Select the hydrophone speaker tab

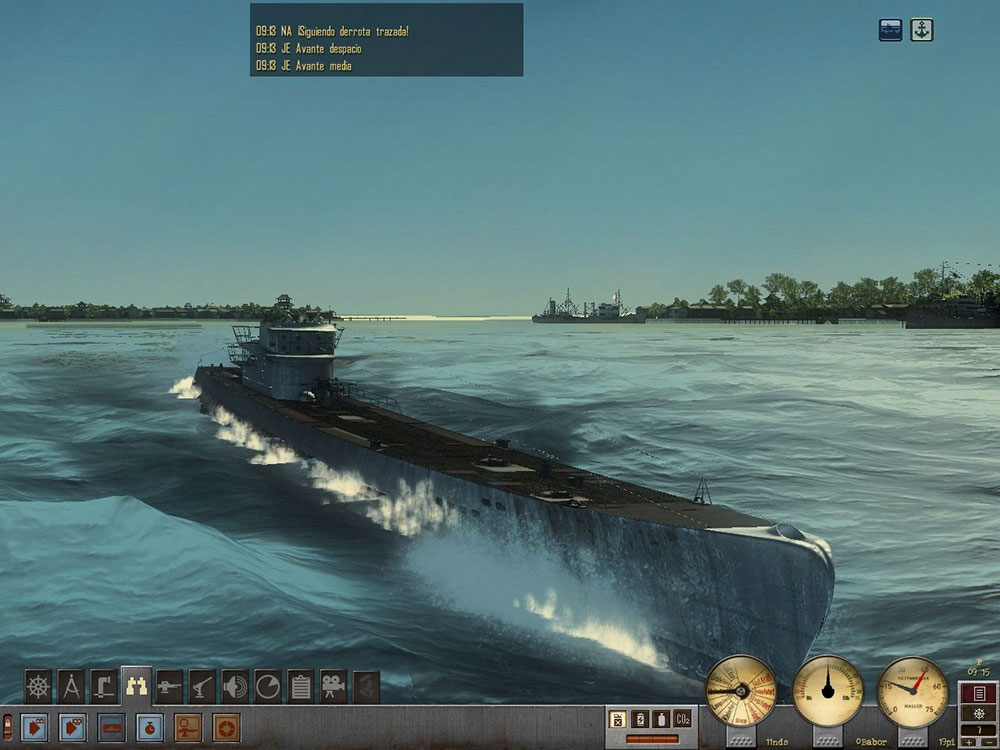tap(235, 687)
